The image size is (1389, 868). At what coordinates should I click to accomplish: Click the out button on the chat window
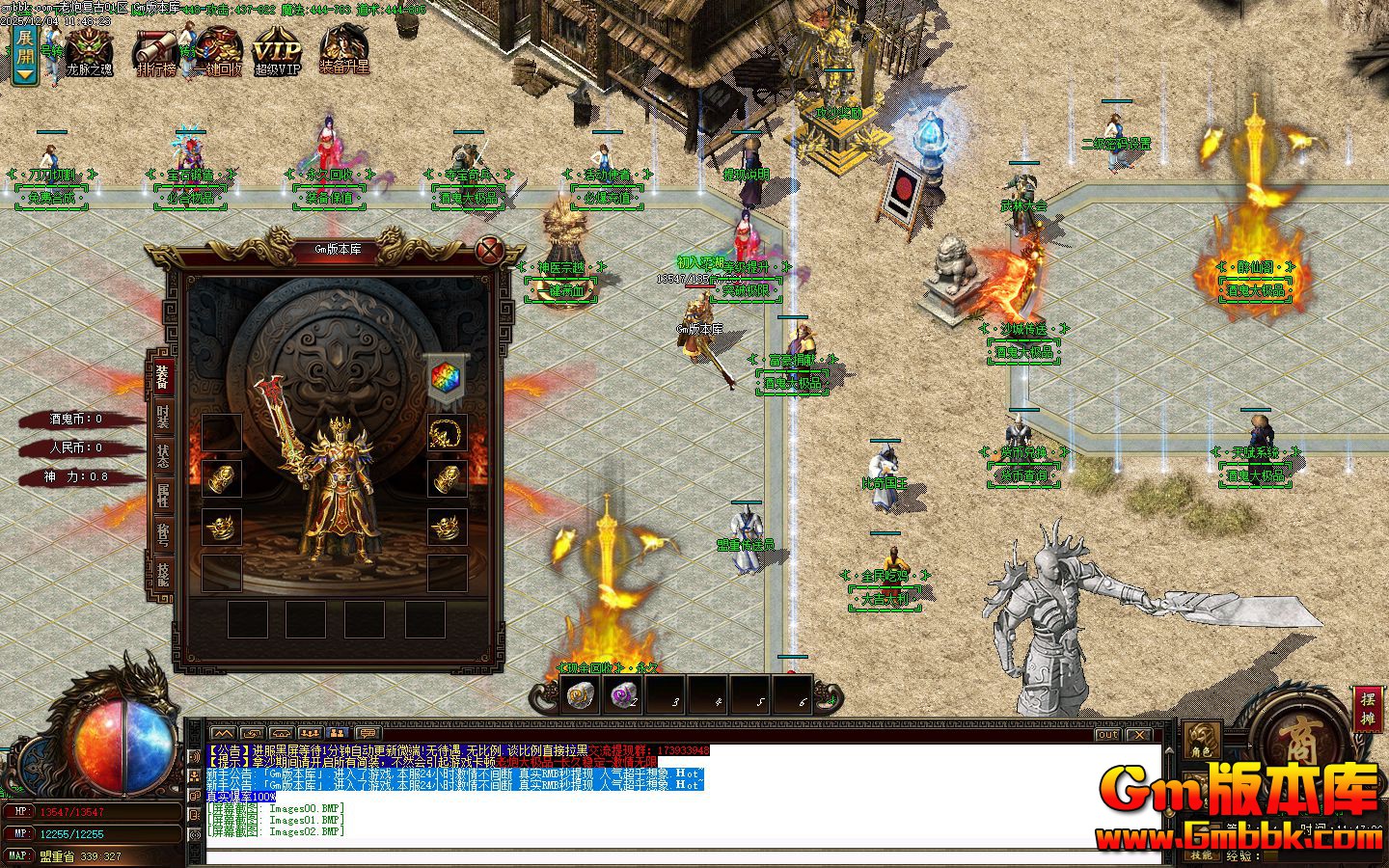(x=1105, y=736)
